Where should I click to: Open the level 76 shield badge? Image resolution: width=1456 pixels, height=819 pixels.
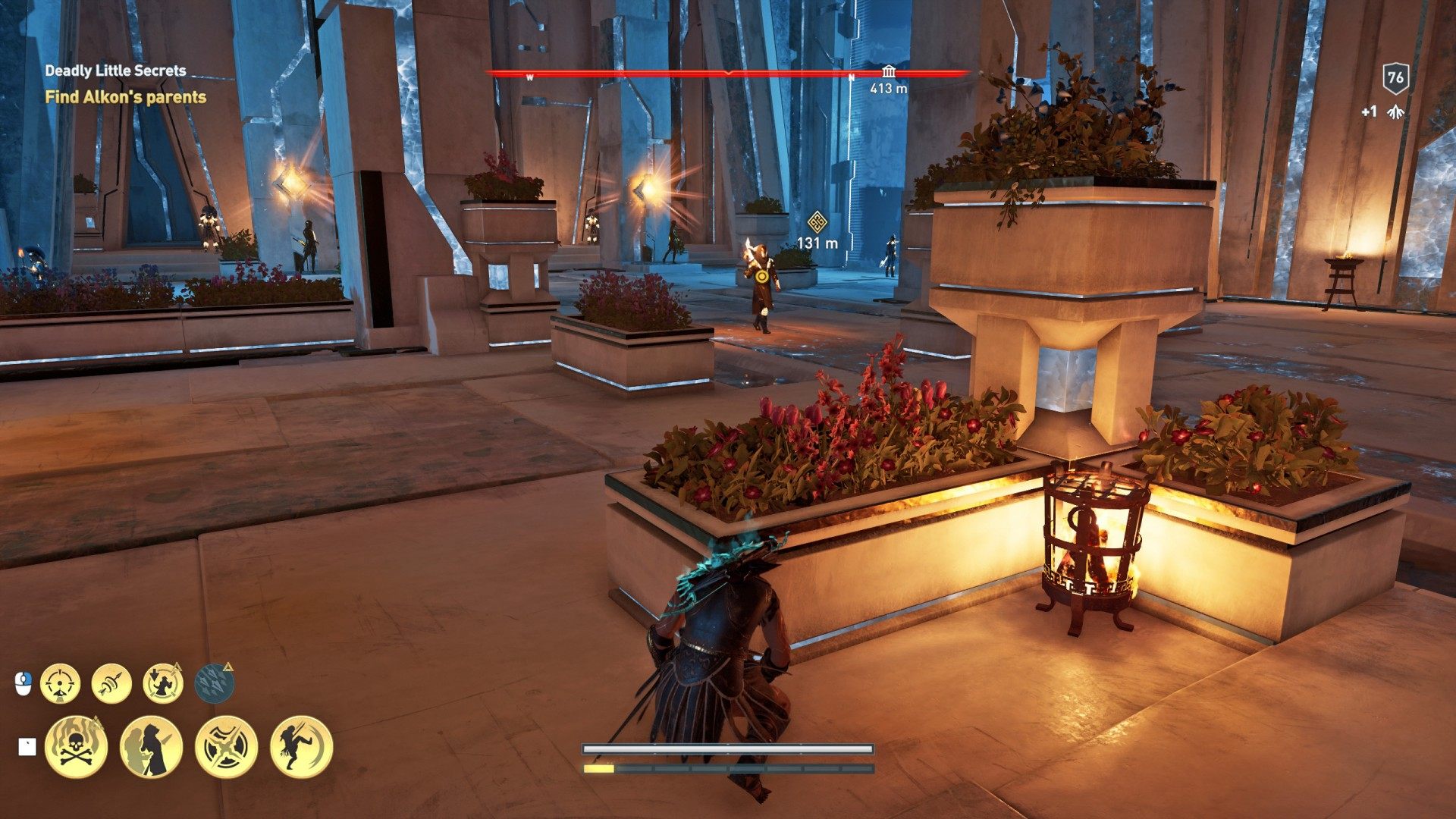point(1395,77)
